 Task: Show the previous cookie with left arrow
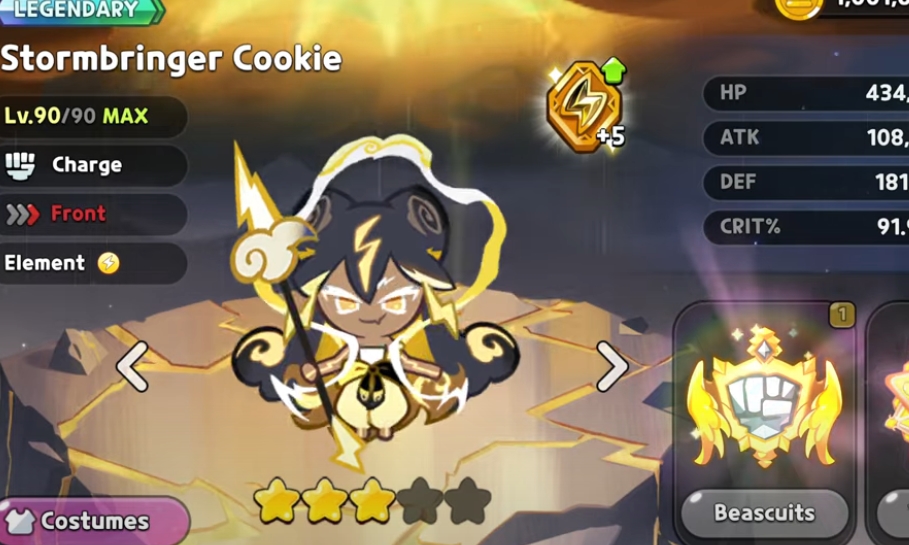click(x=133, y=366)
